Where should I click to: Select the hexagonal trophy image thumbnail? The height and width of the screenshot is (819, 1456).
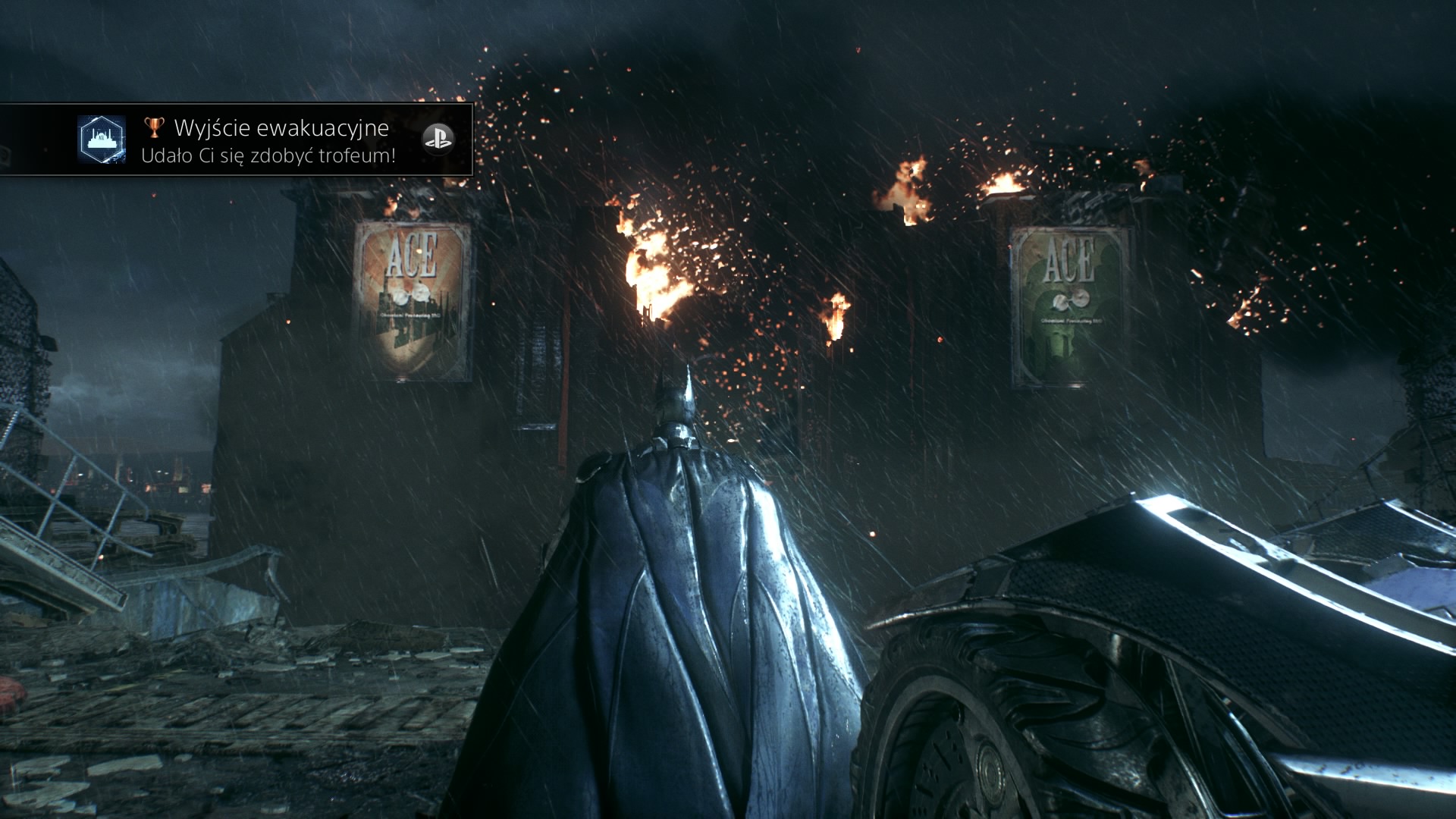point(102,140)
